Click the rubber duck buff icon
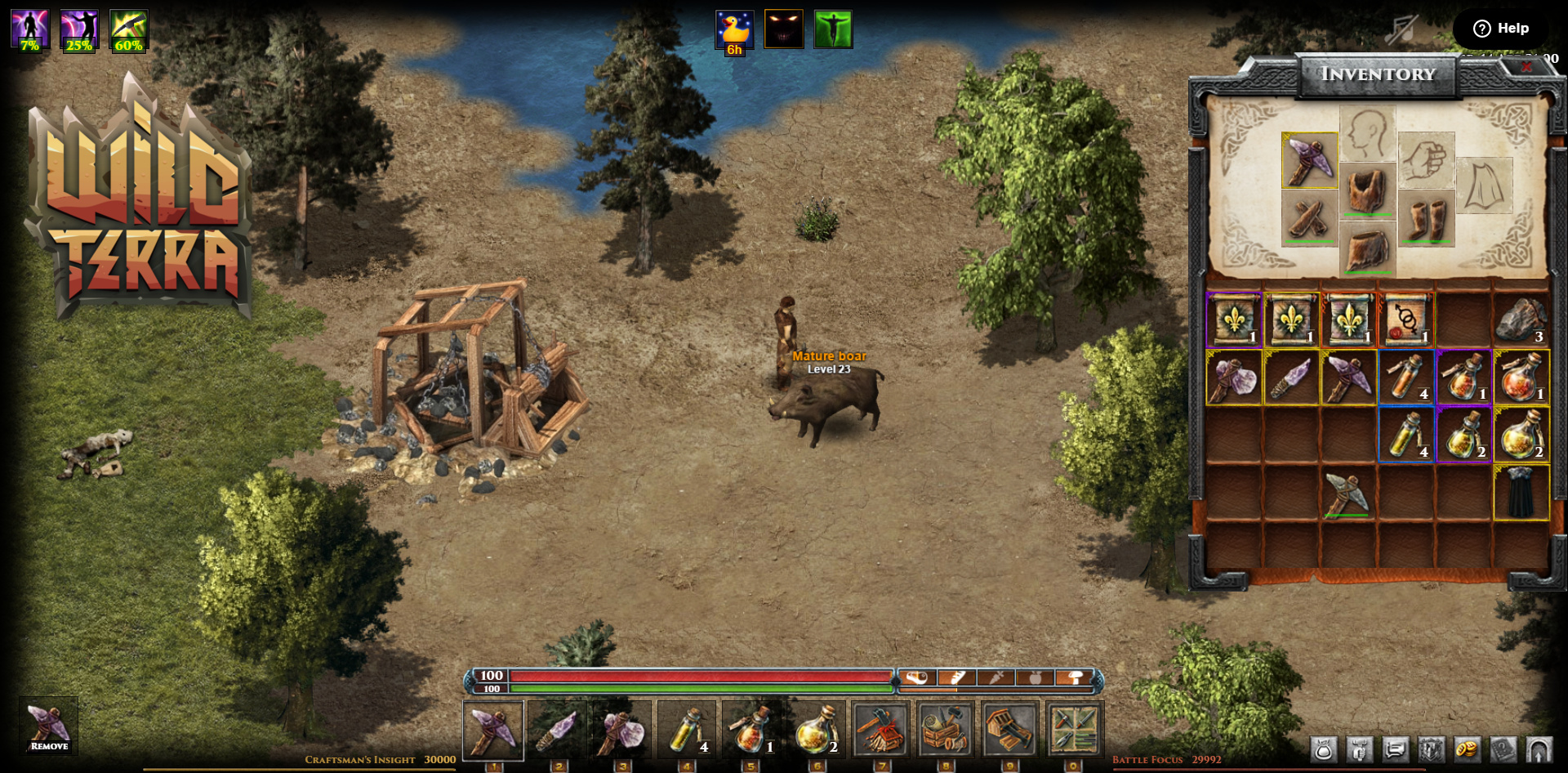Image resolution: width=1568 pixels, height=773 pixels. (x=734, y=30)
